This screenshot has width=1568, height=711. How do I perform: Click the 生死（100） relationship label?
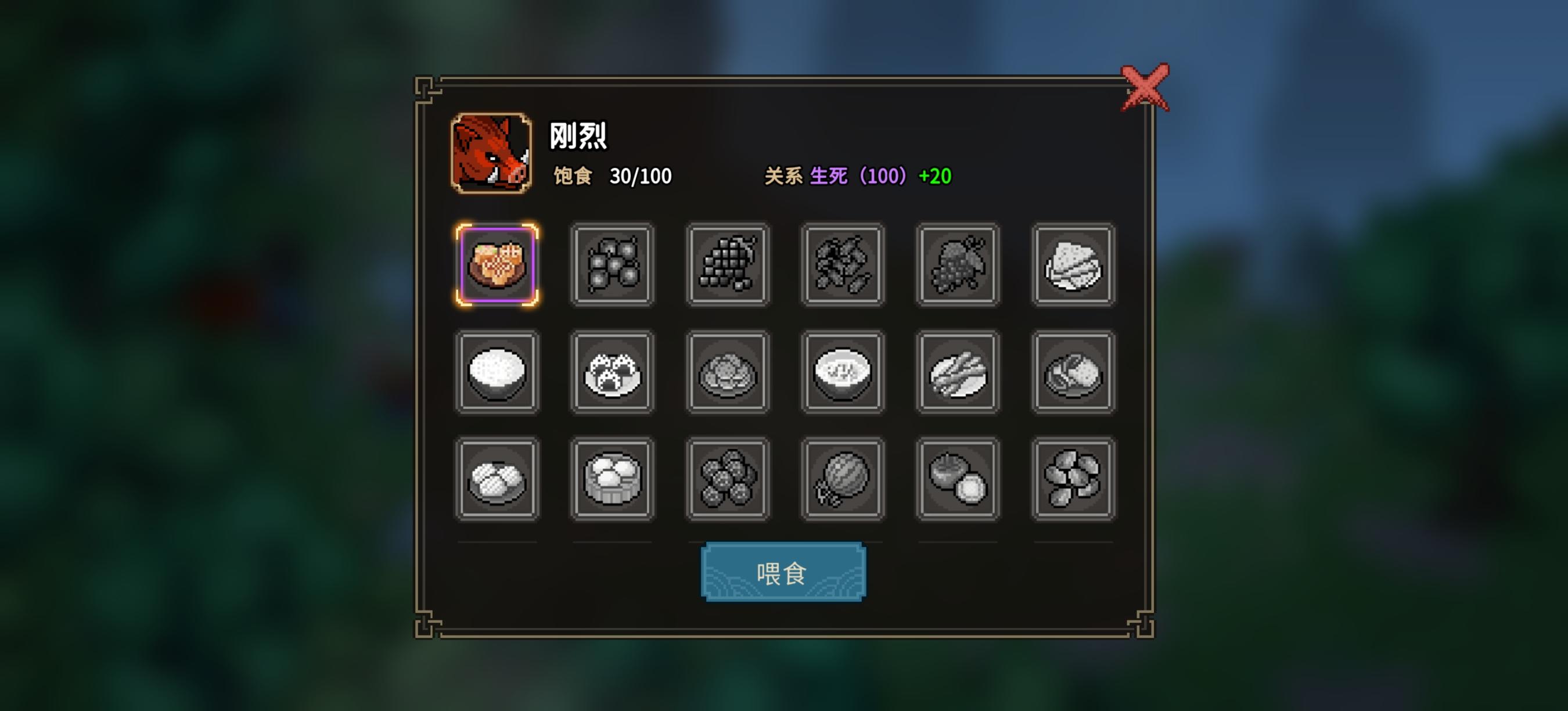coord(855,177)
